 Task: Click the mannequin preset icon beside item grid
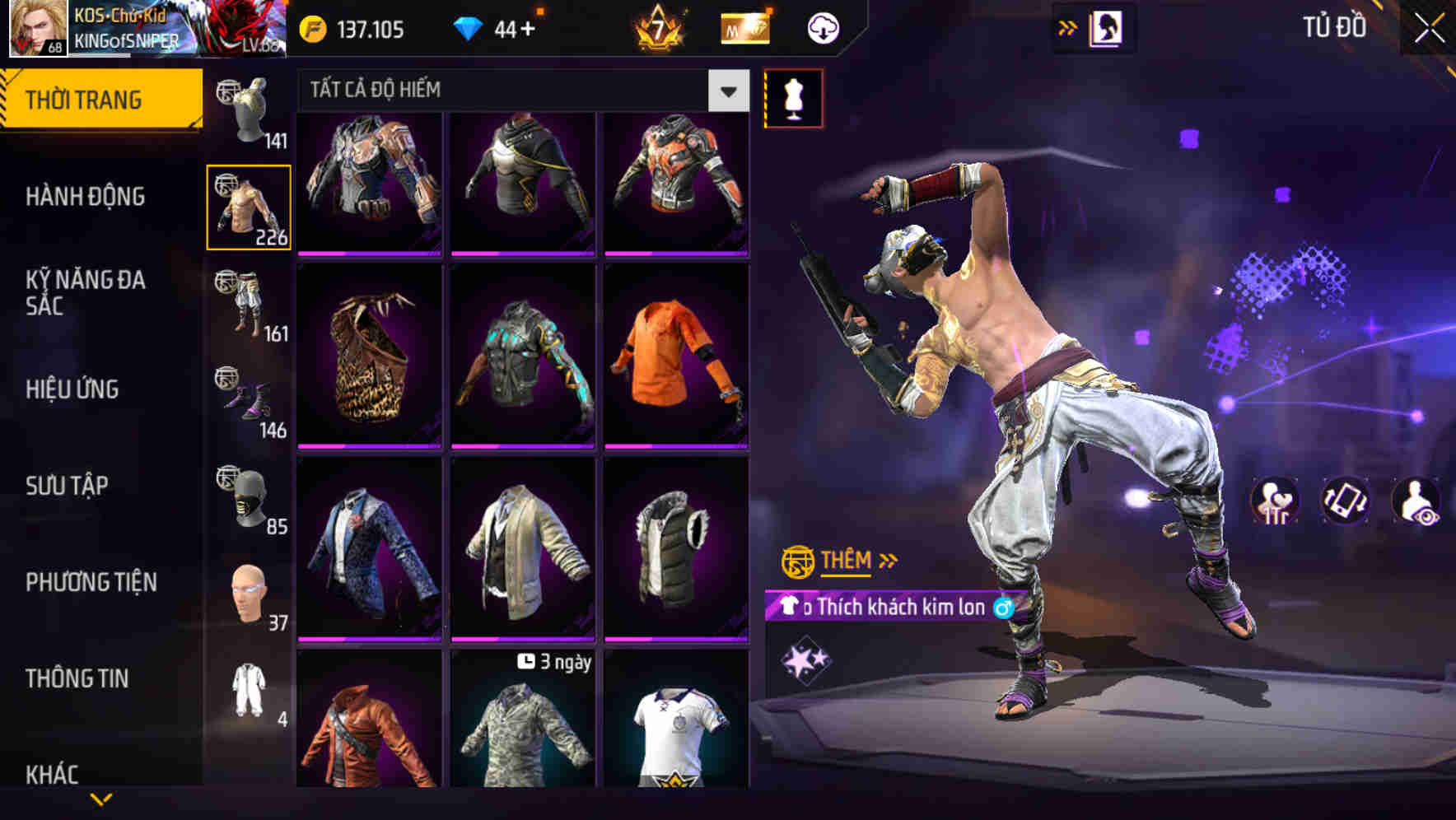(x=793, y=96)
